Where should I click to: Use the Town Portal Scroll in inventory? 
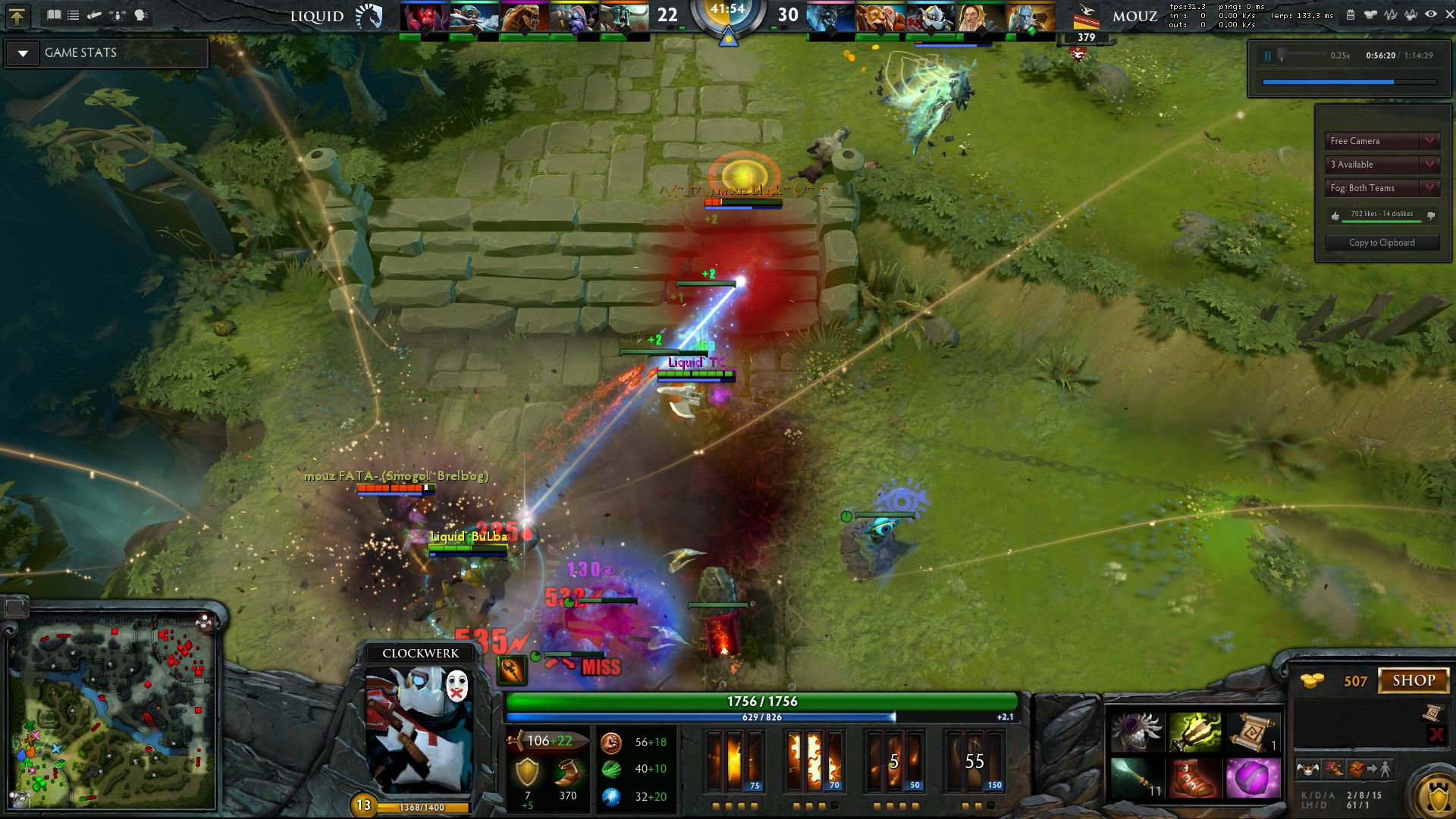(1253, 732)
